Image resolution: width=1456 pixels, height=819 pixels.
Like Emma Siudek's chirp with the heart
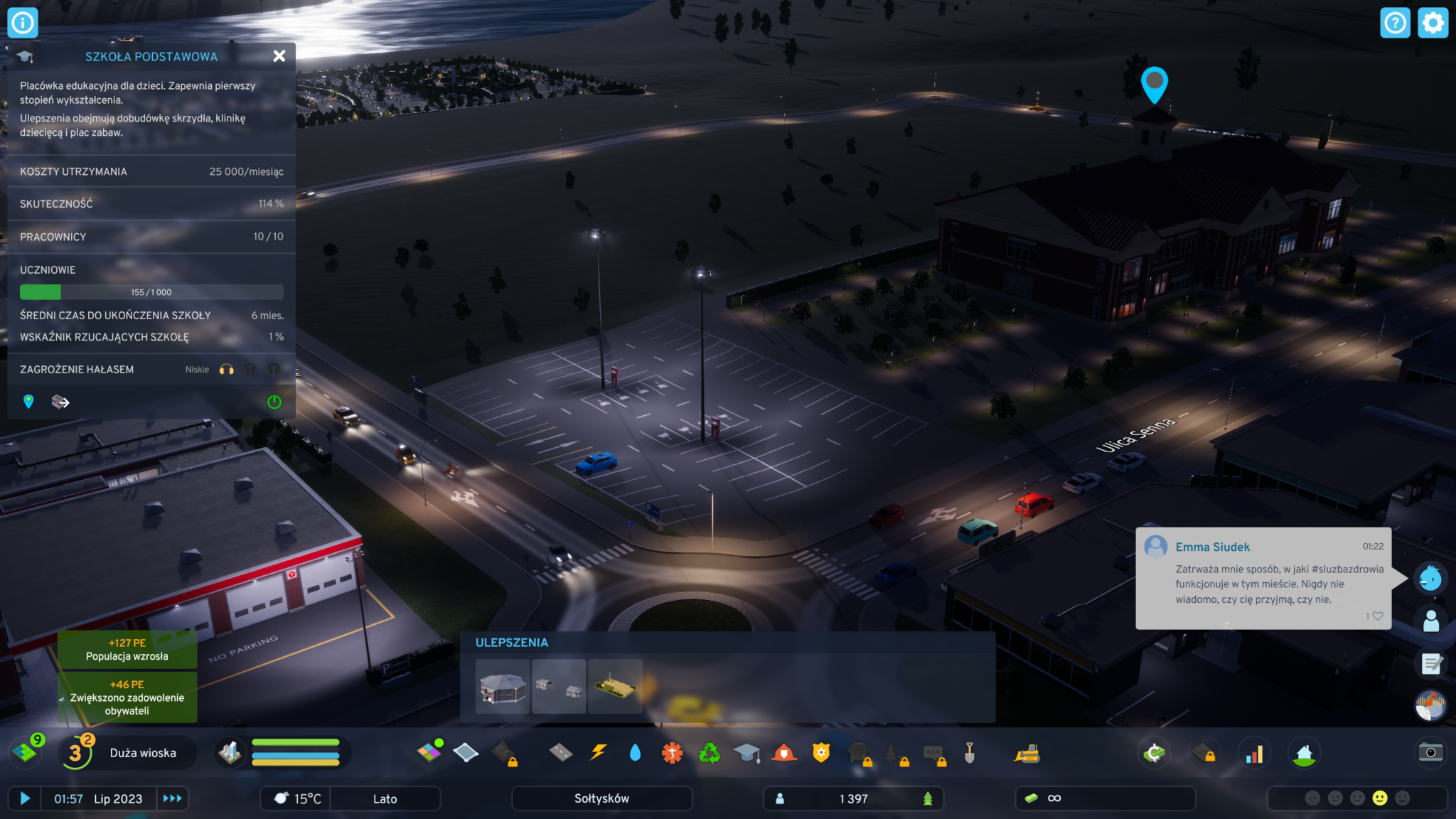coord(1377,616)
